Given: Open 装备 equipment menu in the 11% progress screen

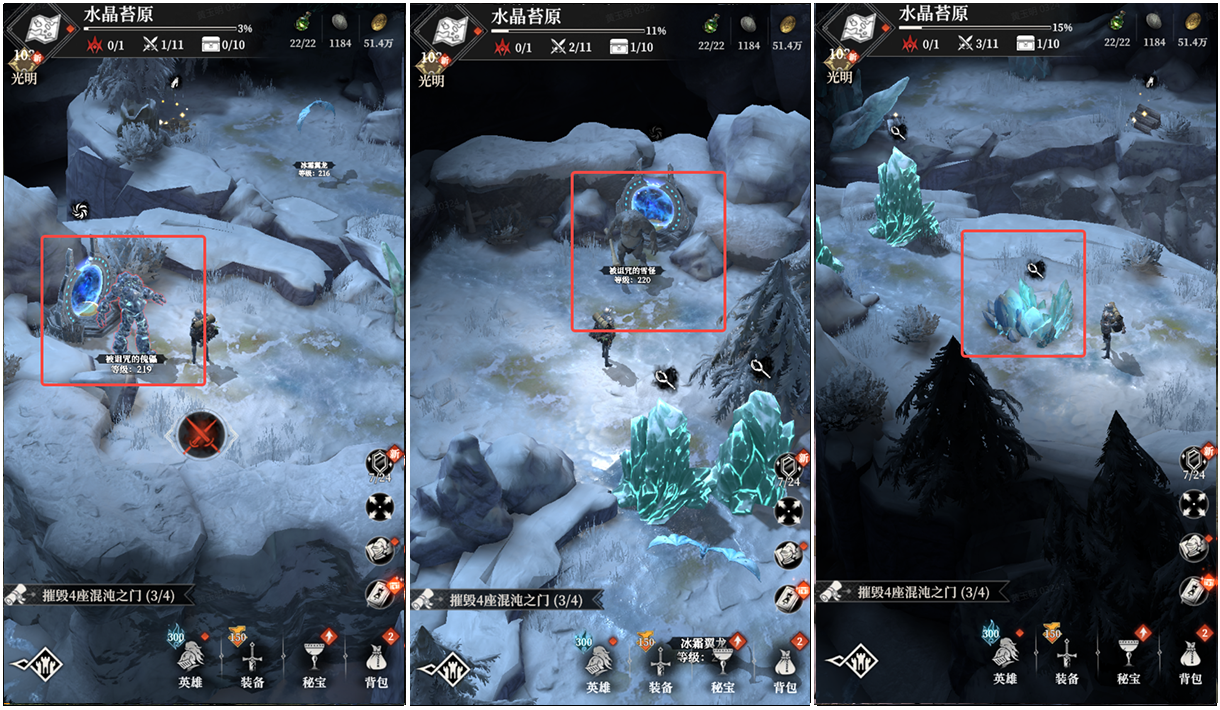Looking at the screenshot, I should 660,664.
